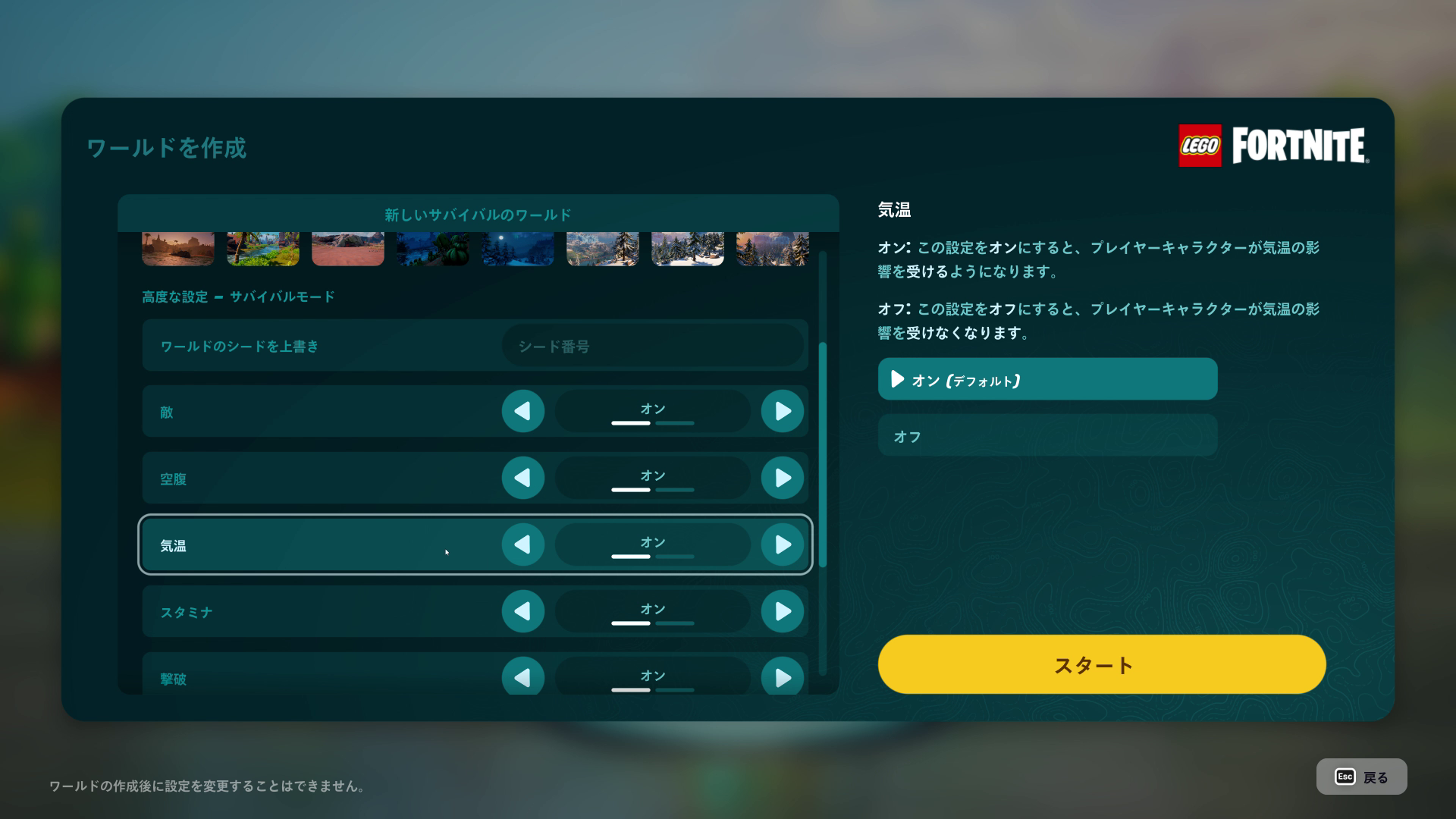Click 戻る to go back
The width and height of the screenshot is (1456, 819).
(1361, 776)
